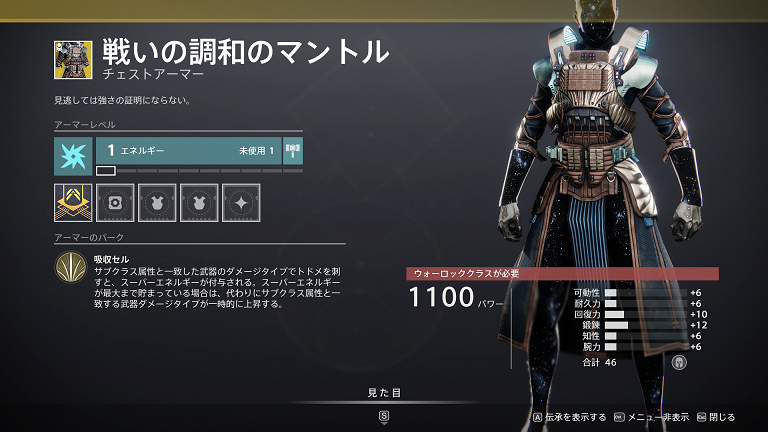
Task: Open the four-point star mod socket
Action: pos(241,202)
